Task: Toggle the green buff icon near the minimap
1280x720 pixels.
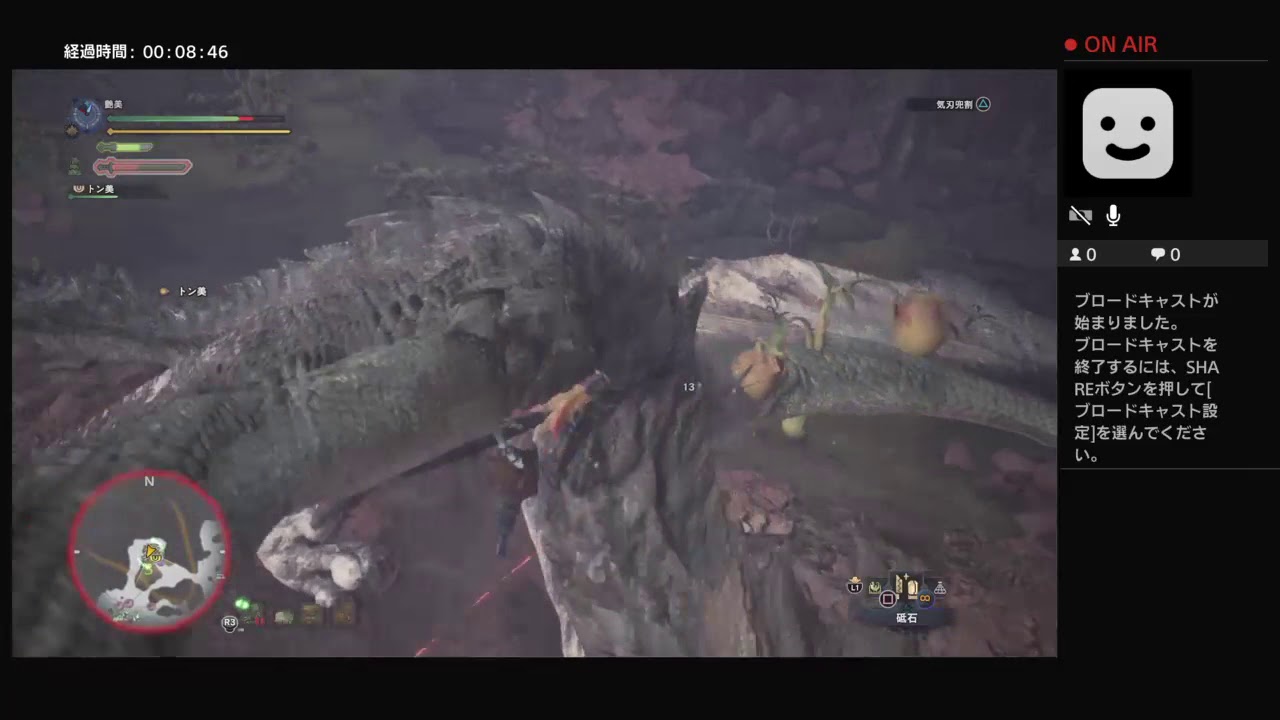Action: pos(243,604)
